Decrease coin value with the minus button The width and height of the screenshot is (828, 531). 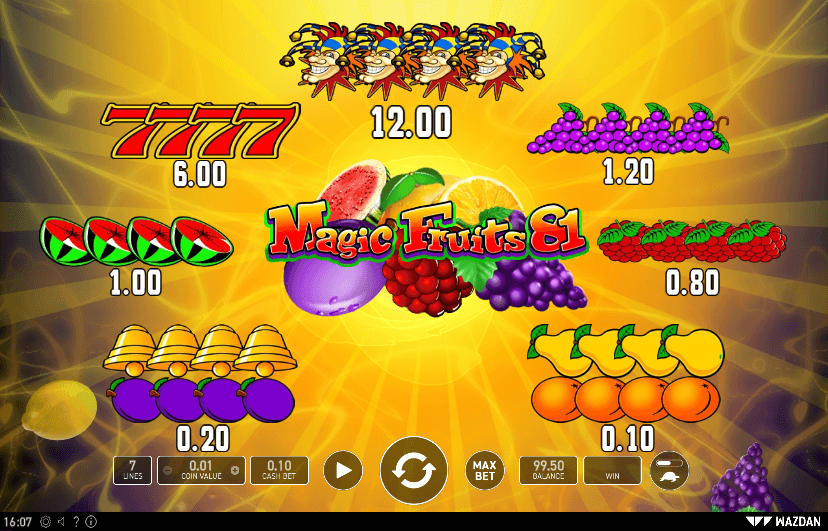pos(167,470)
